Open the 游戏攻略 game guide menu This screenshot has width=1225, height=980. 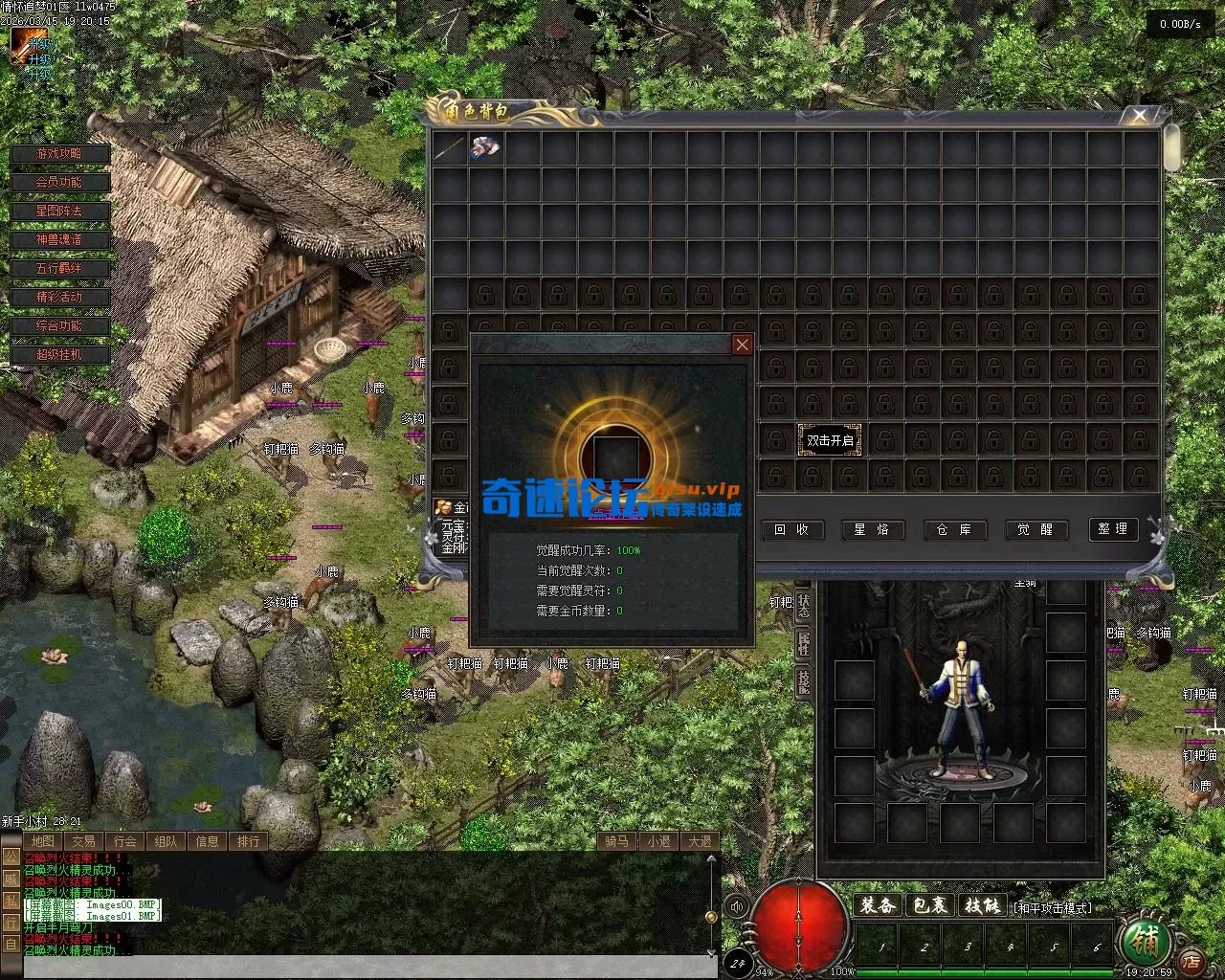click(x=60, y=154)
